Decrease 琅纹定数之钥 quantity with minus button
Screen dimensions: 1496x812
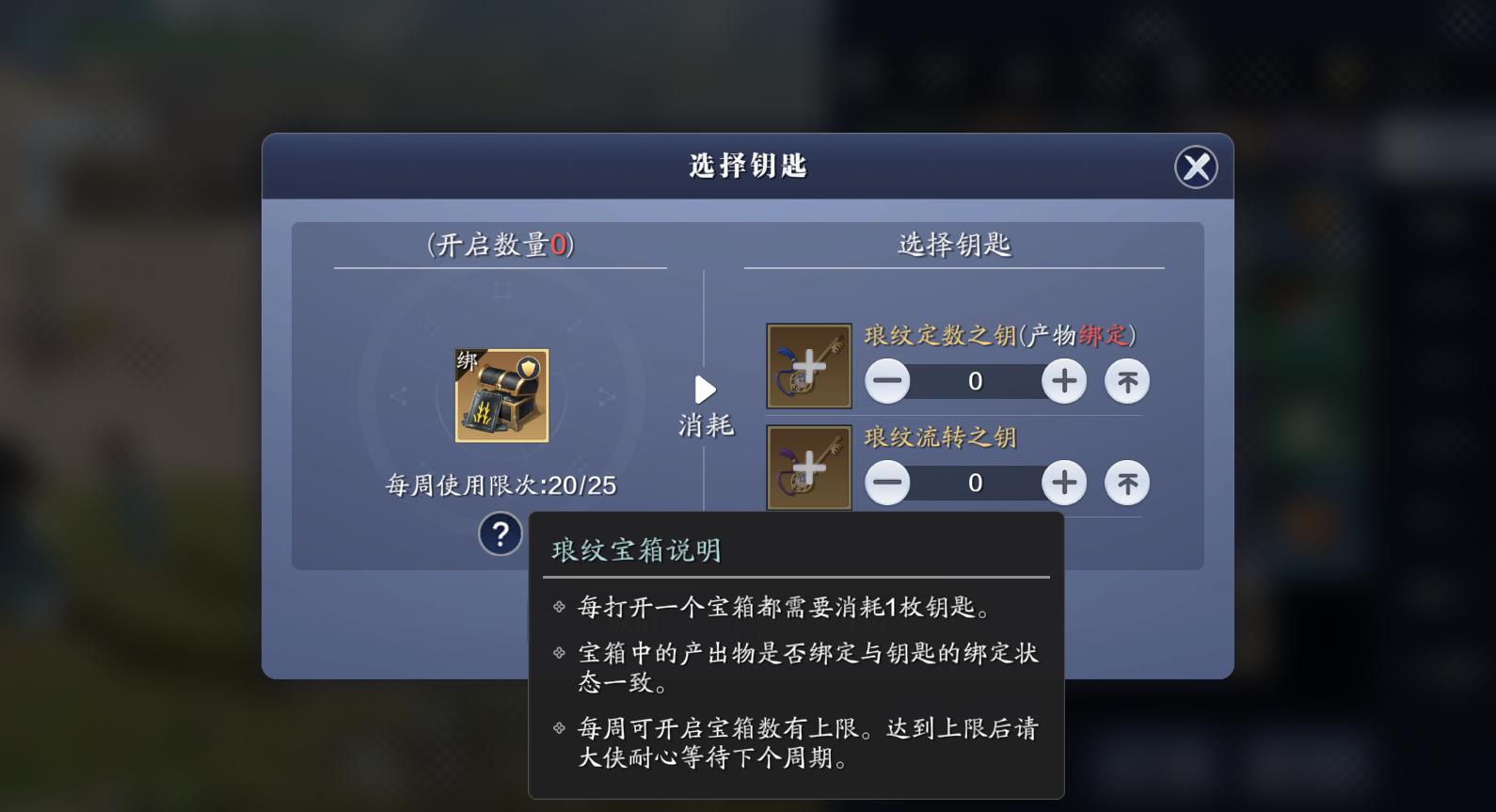pos(886,381)
